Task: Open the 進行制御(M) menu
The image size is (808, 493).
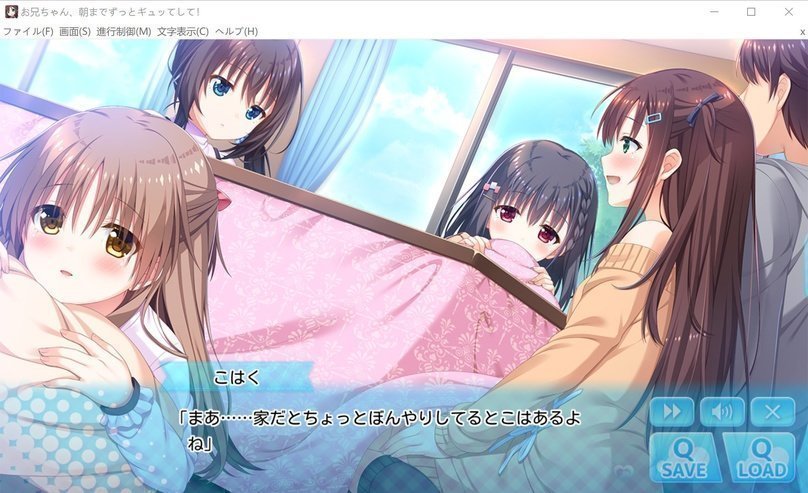Action: [x=124, y=31]
